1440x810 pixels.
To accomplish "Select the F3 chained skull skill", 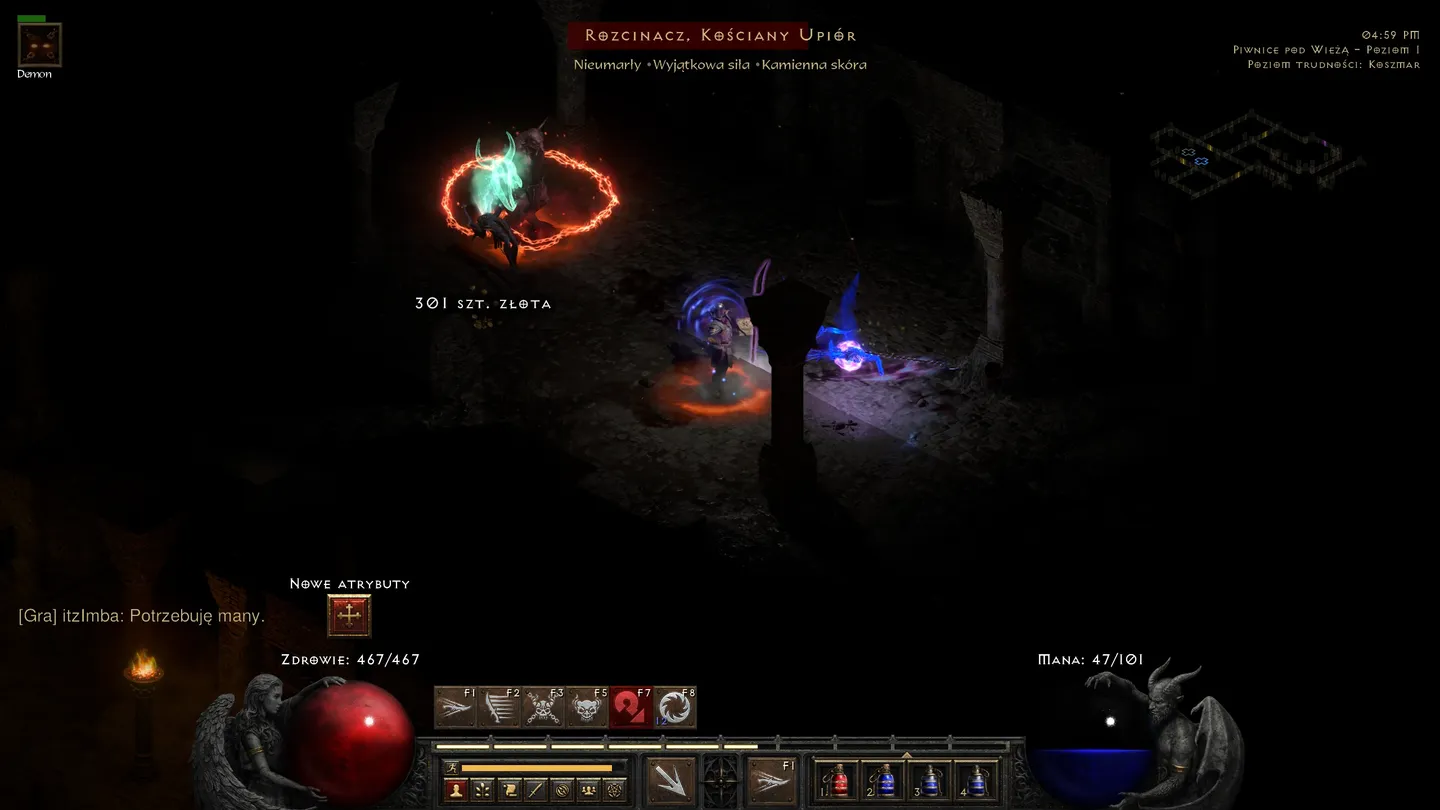I will tap(543, 708).
